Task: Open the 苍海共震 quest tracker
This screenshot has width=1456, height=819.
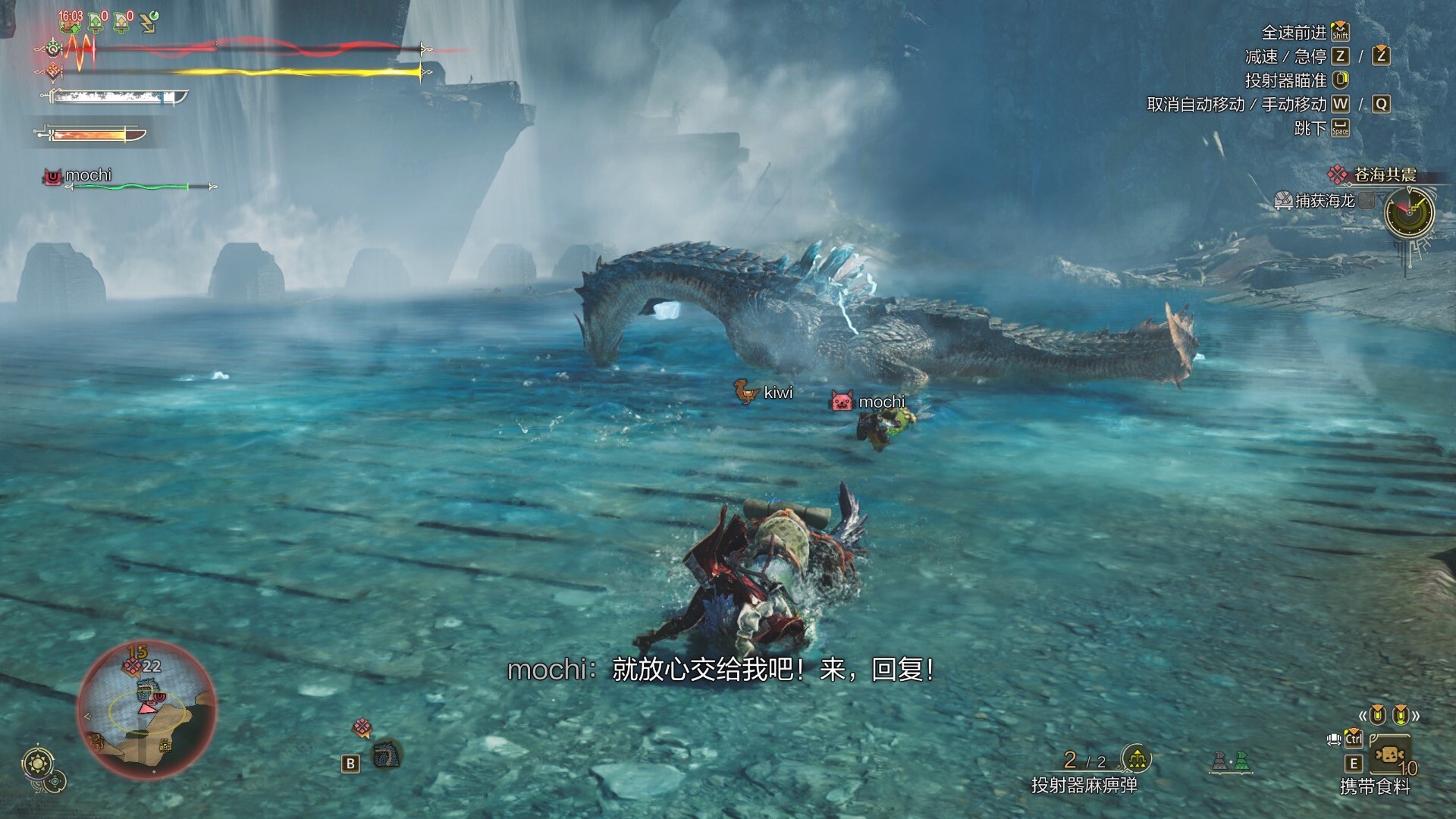Action: [1384, 175]
